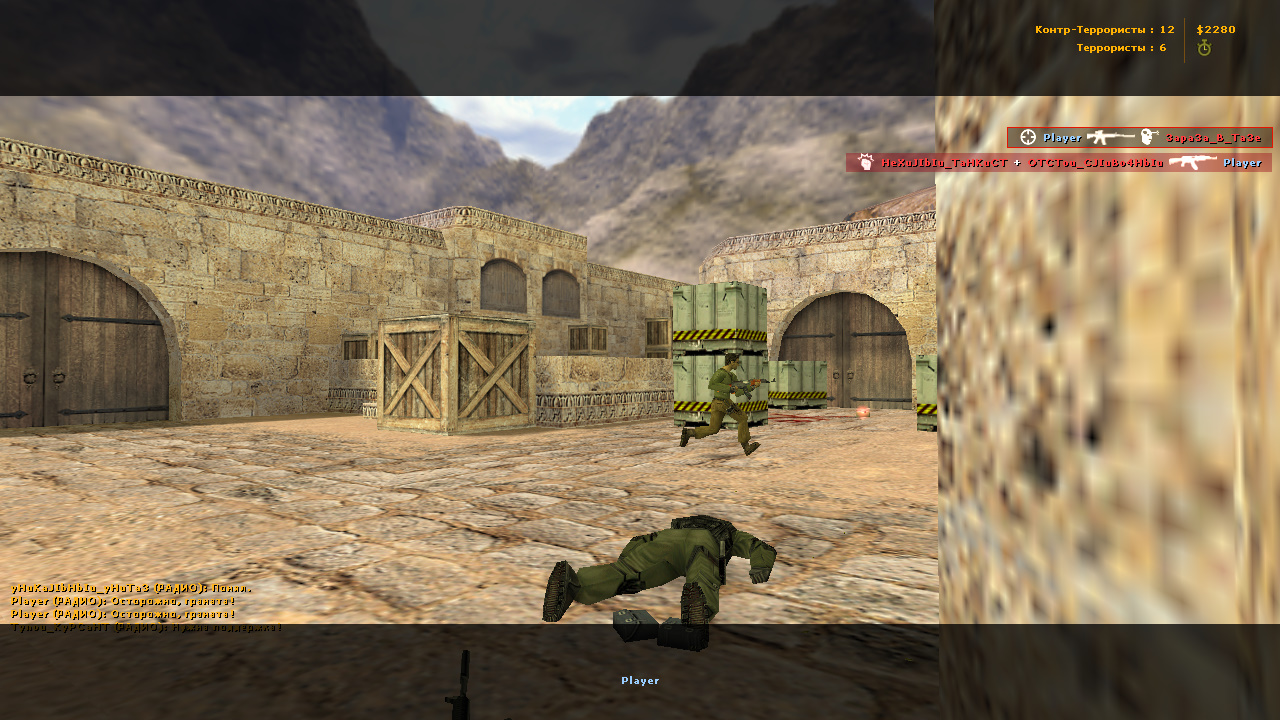
Task: Select the red kill feed row with the AK-47 icon
Action: pos(1058,163)
